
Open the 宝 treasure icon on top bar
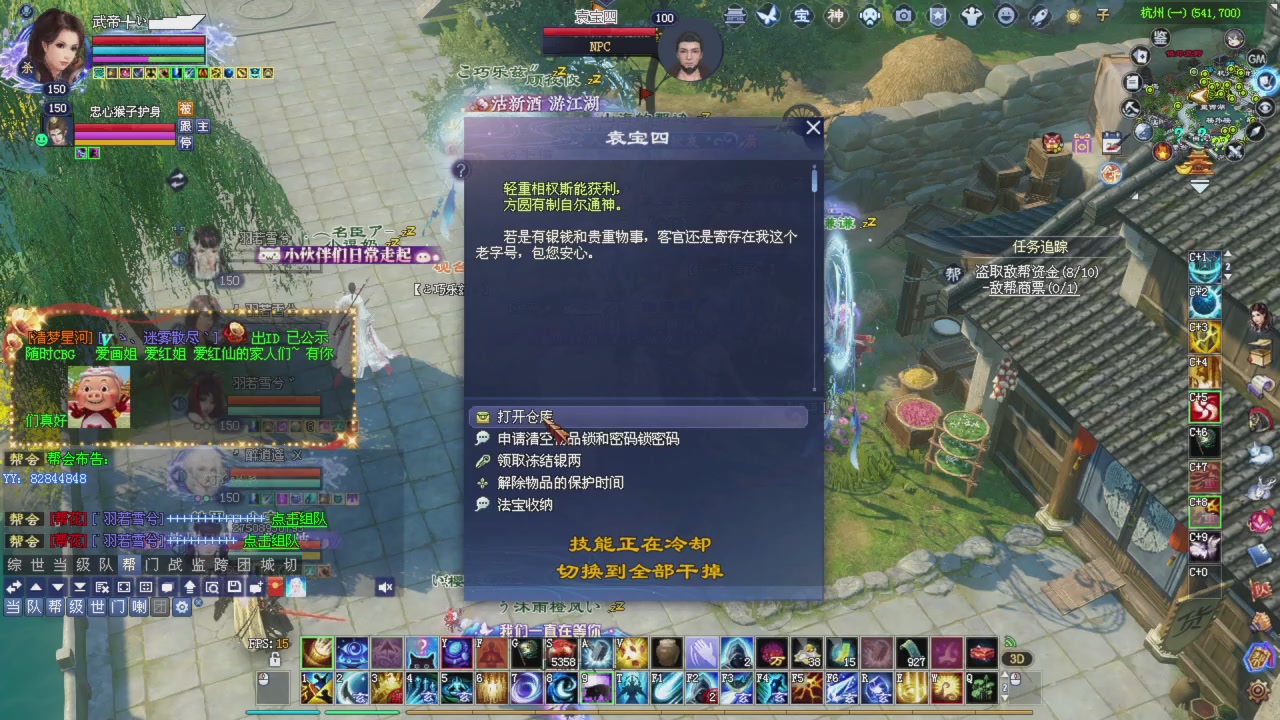pos(800,17)
